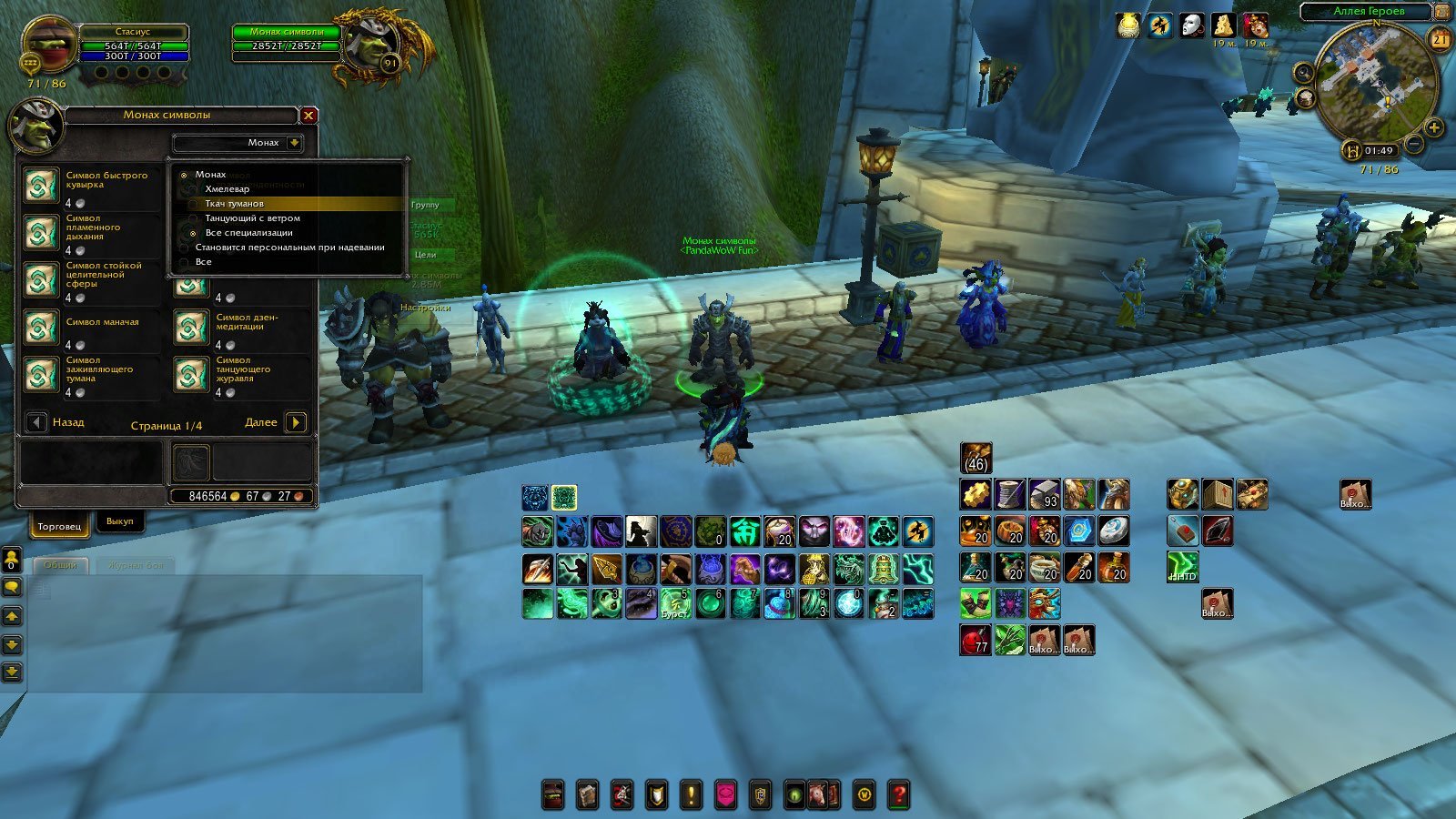Switch to the Выкуп buyback tab
1456x819 pixels.
(x=119, y=521)
